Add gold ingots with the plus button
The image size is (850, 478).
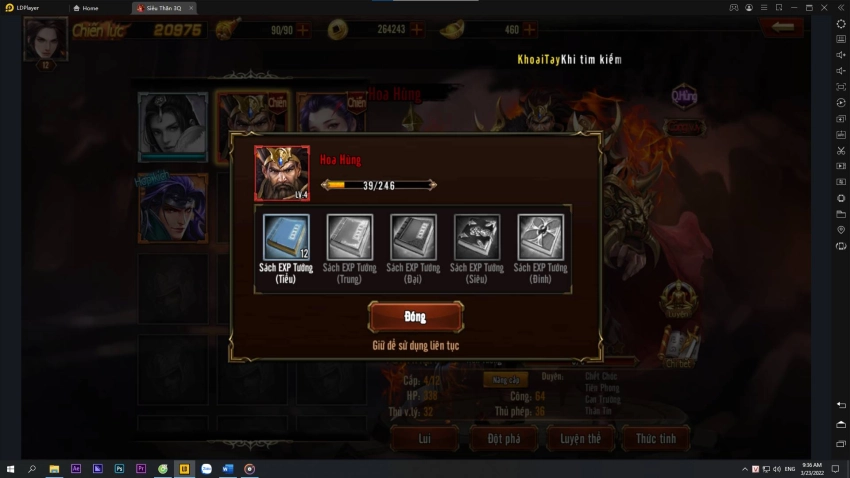click(530, 30)
